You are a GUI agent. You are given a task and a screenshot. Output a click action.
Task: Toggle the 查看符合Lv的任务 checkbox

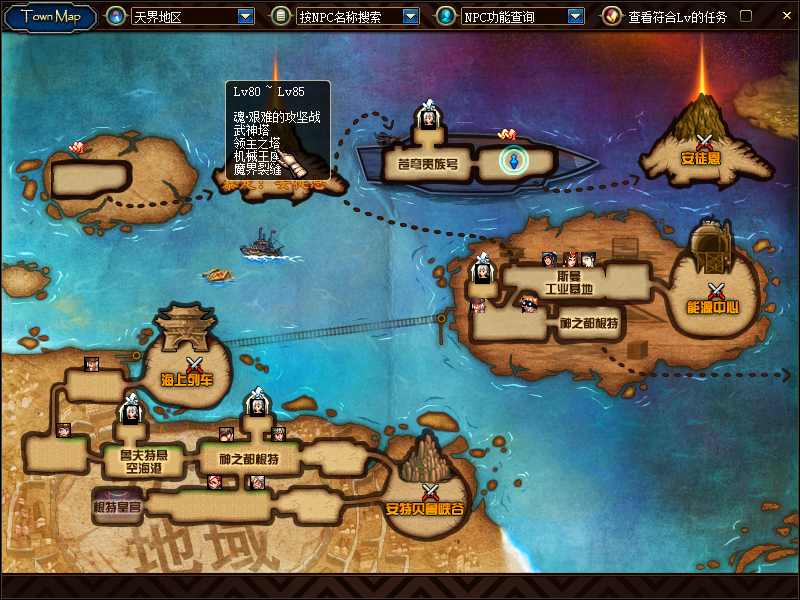pos(745,16)
